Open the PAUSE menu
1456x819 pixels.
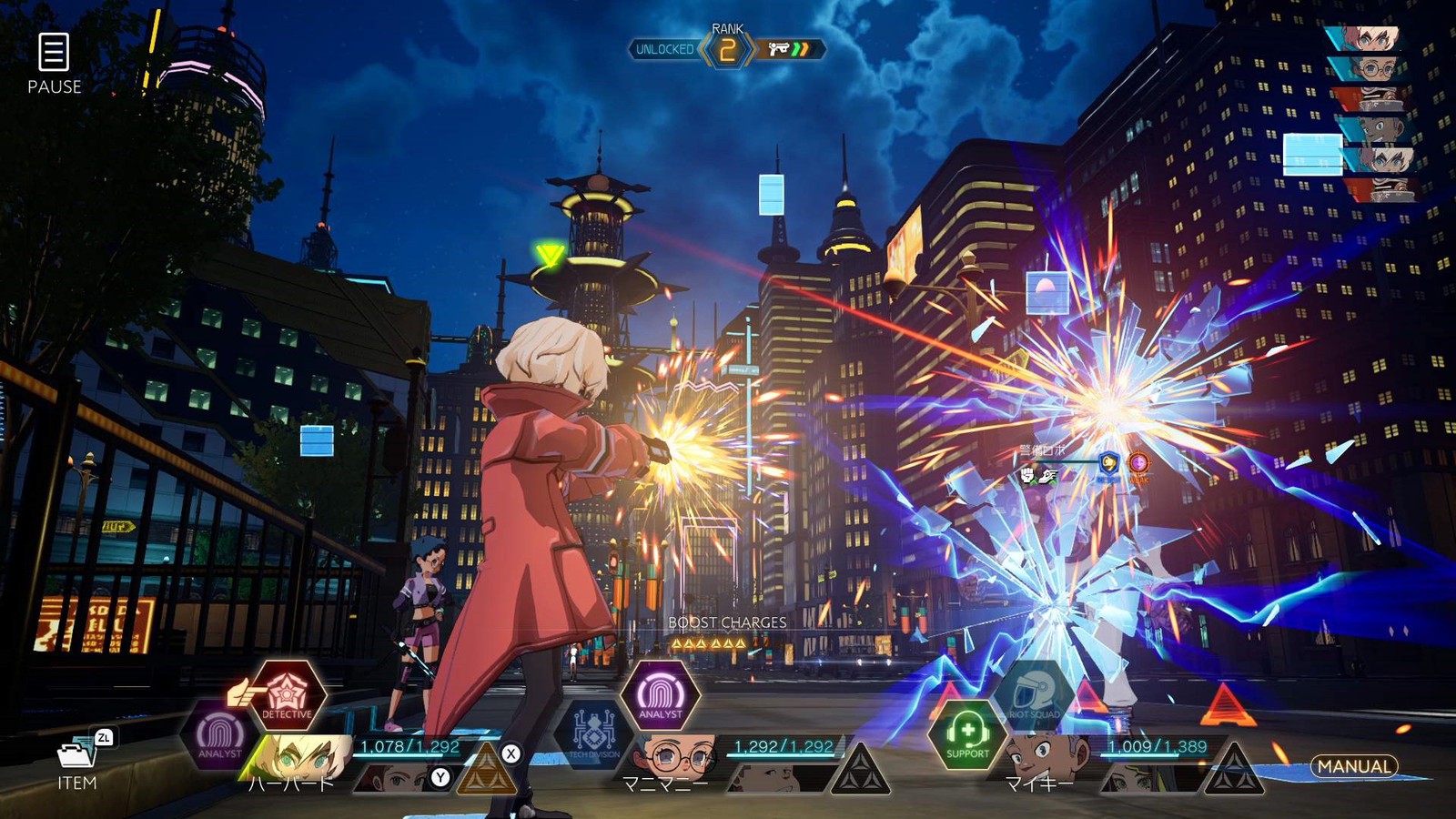[54, 62]
